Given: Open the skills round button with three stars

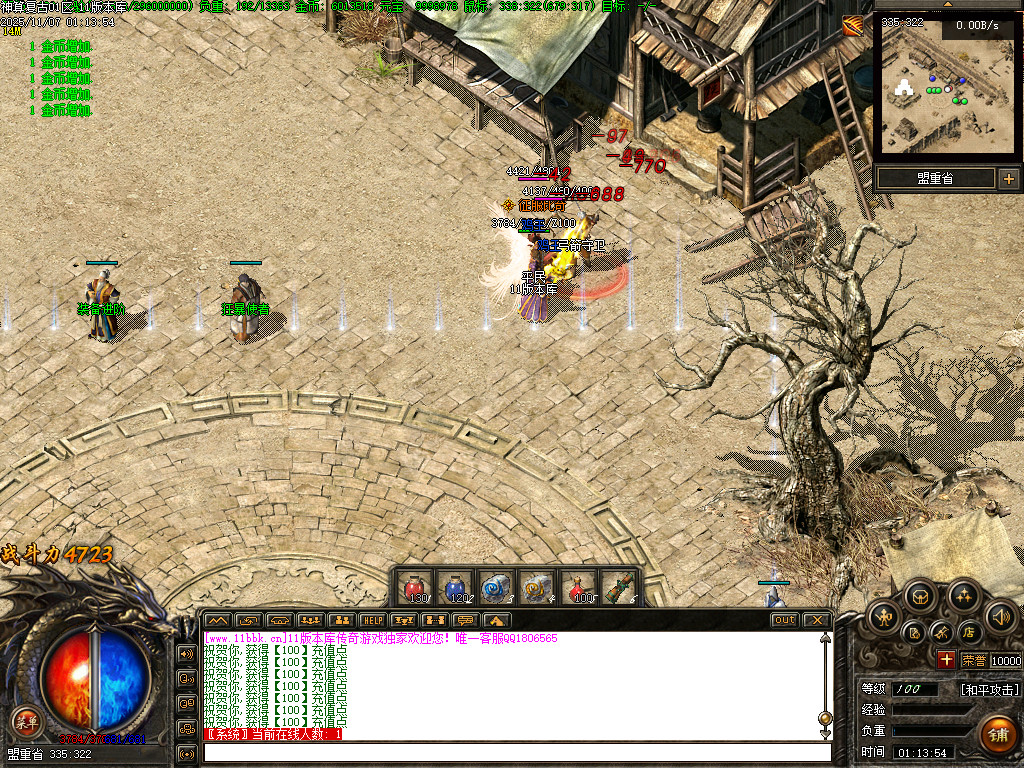Looking at the screenshot, I should [x=963, y=597].
